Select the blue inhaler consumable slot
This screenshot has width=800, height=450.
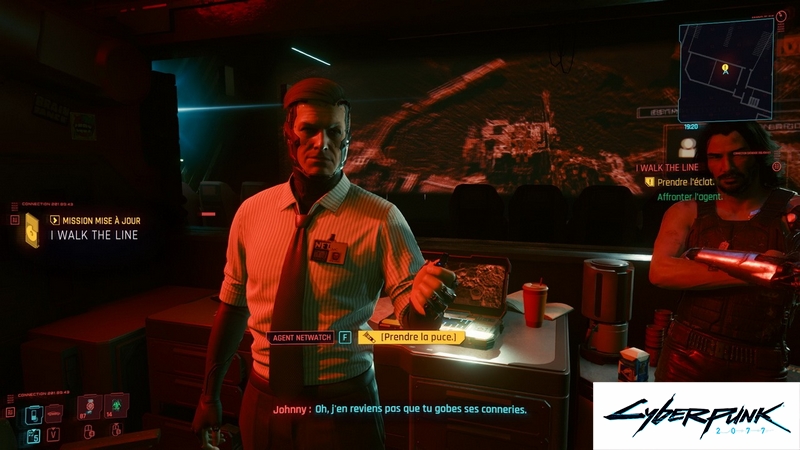[x=33, y=413]
